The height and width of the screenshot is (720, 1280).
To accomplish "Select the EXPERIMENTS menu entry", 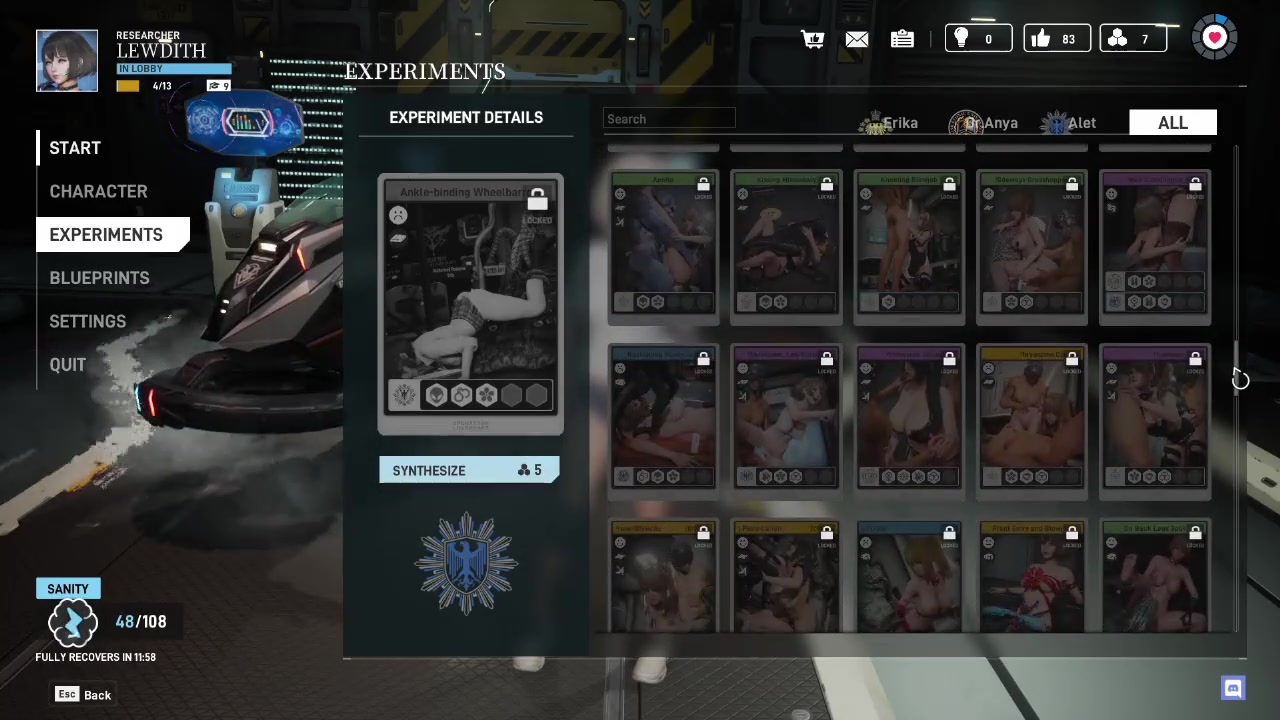I will 106,235.
